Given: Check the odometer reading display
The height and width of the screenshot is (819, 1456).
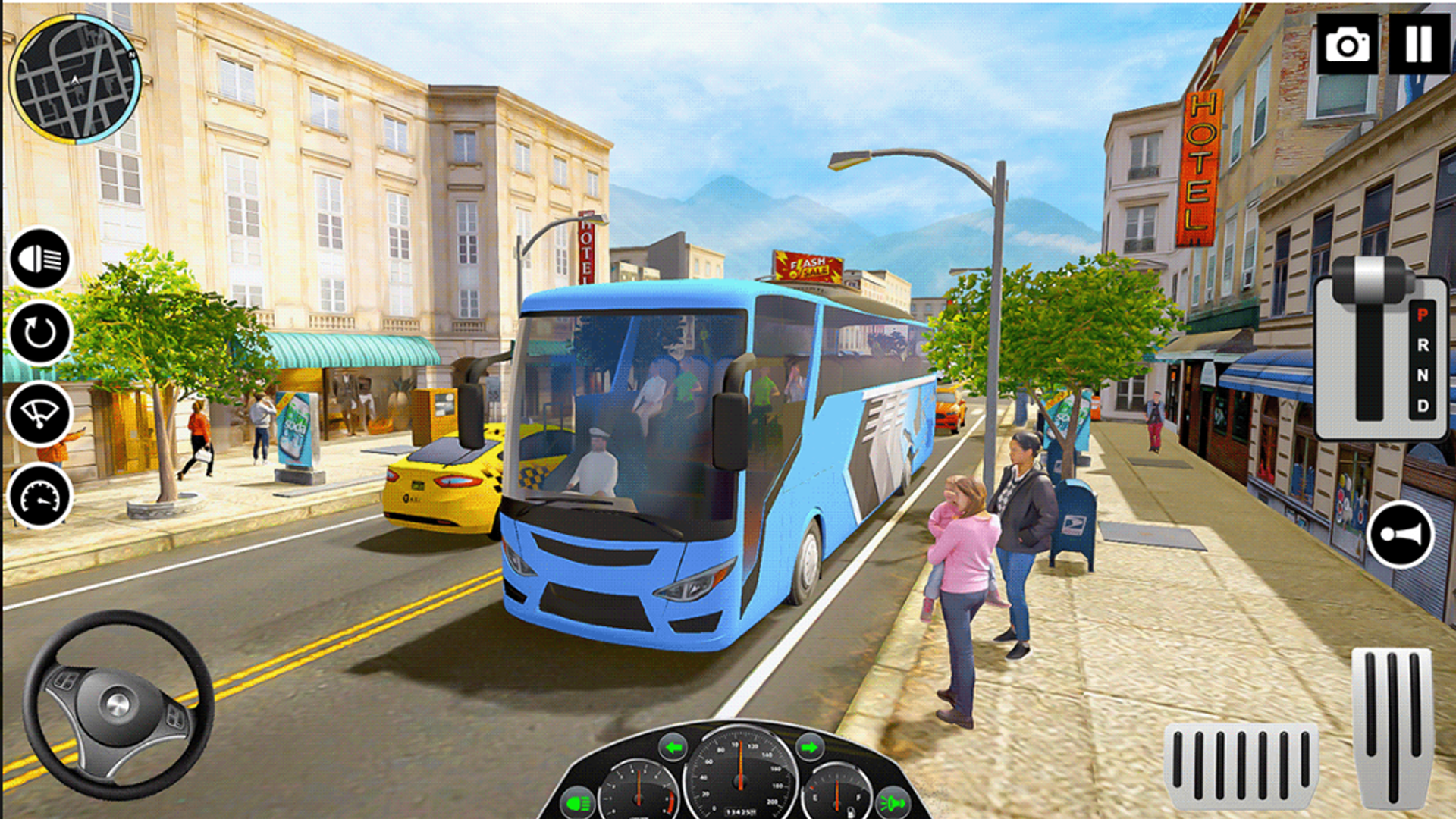Looking at the screenshot, I should (x=739, y=813).
